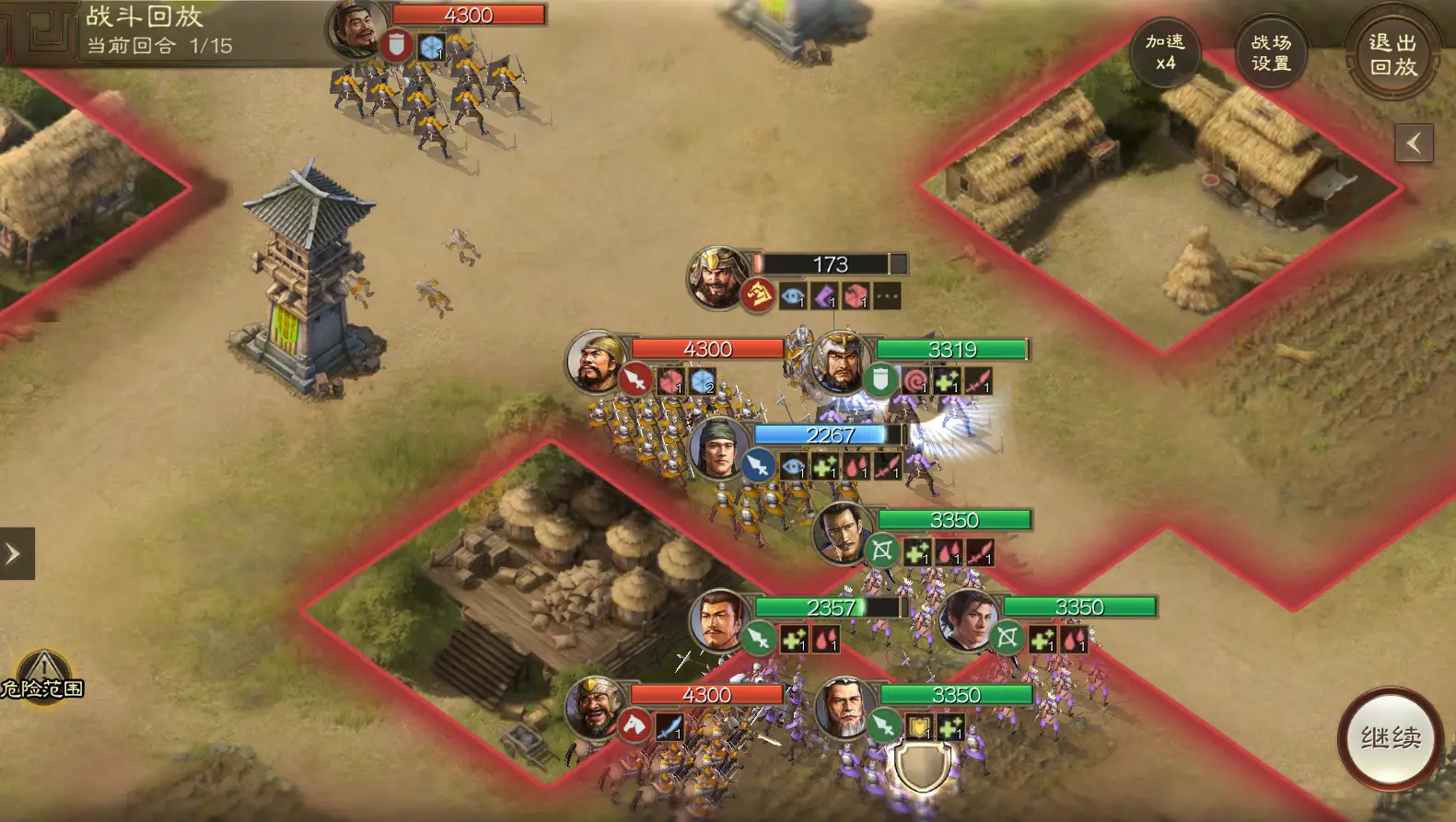Continue the battle with 继续 button
Viewport: 1456px width, 822px height.
click(1391, 737)
